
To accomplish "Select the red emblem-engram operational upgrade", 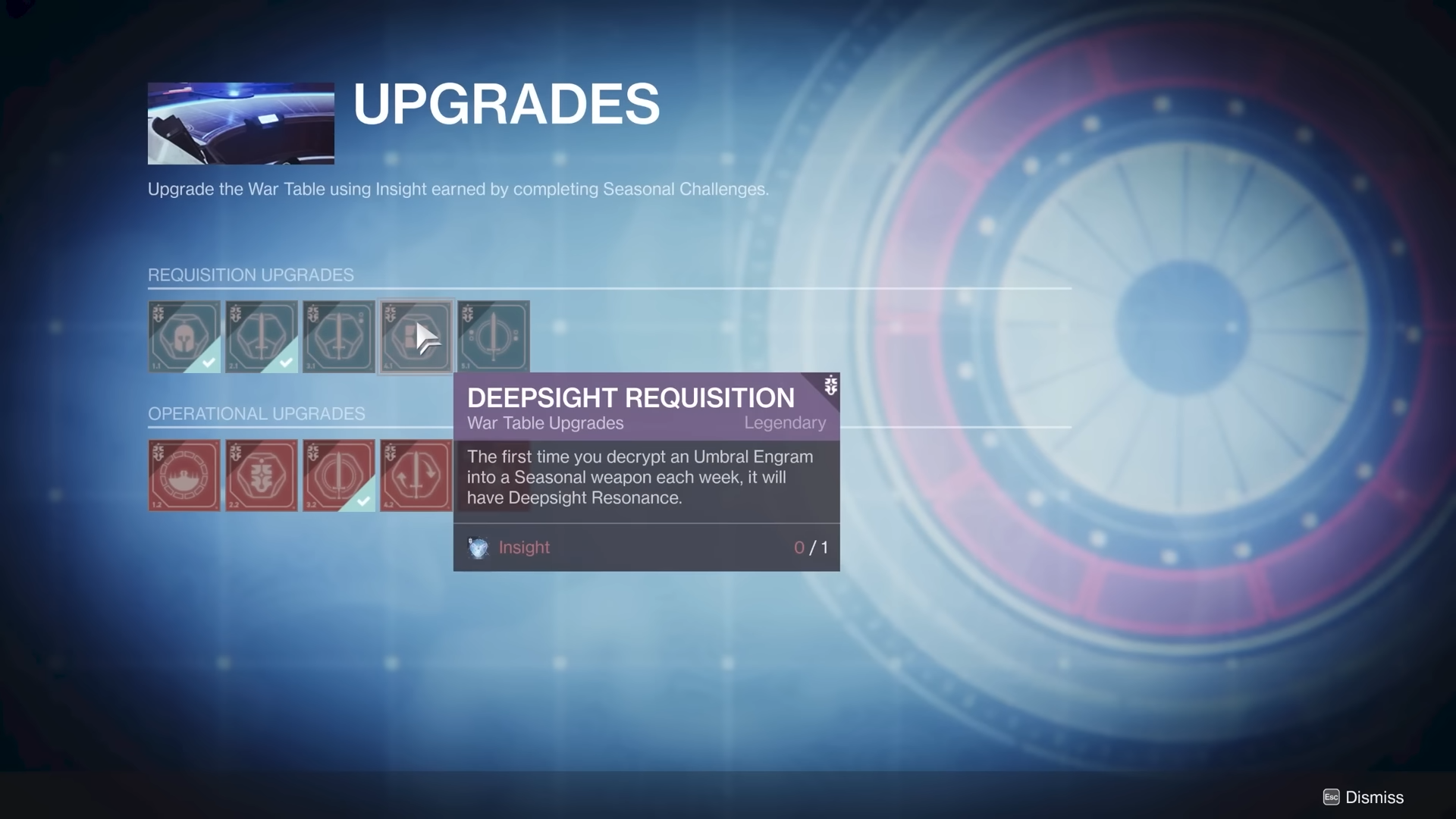I will [x=262, y=475].
